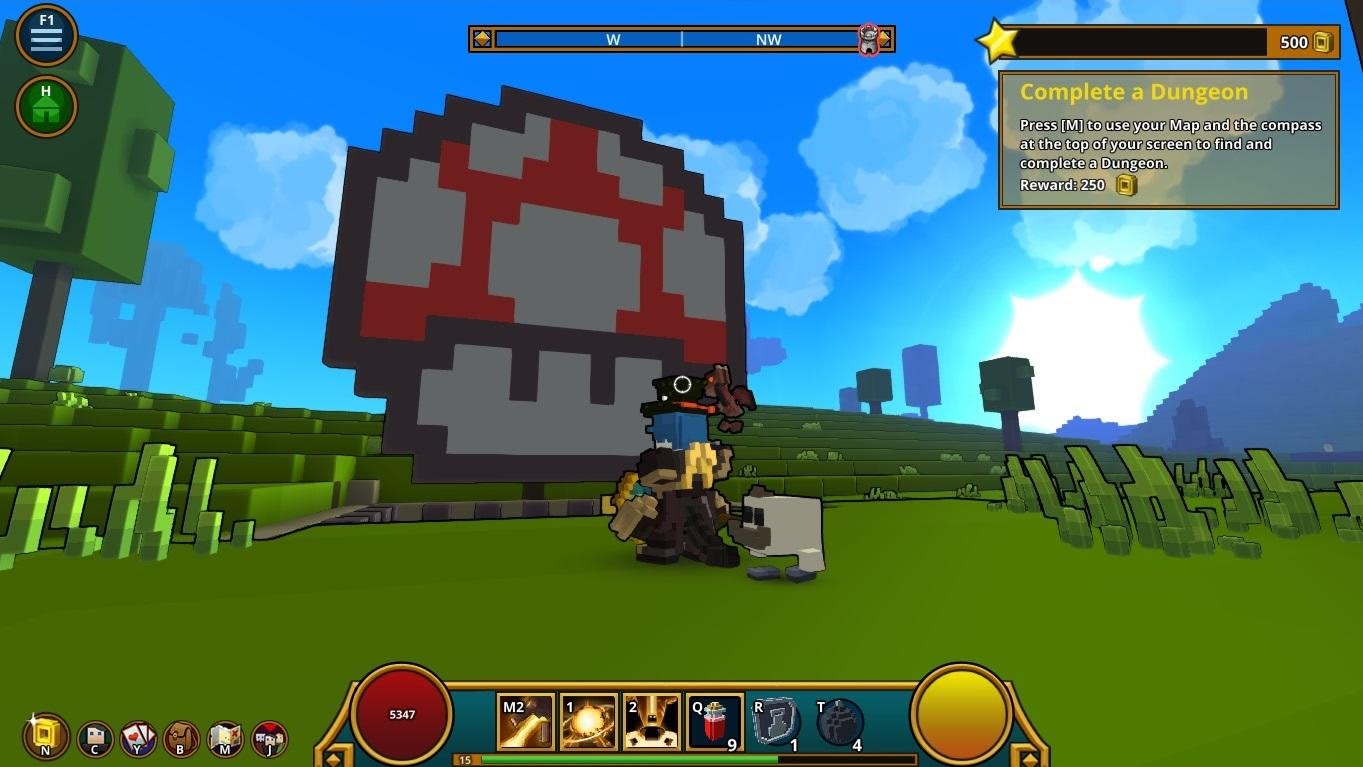Select the grey shield item slot
This screenshot has width=1363, height=767.
click(x=776, y=722)
